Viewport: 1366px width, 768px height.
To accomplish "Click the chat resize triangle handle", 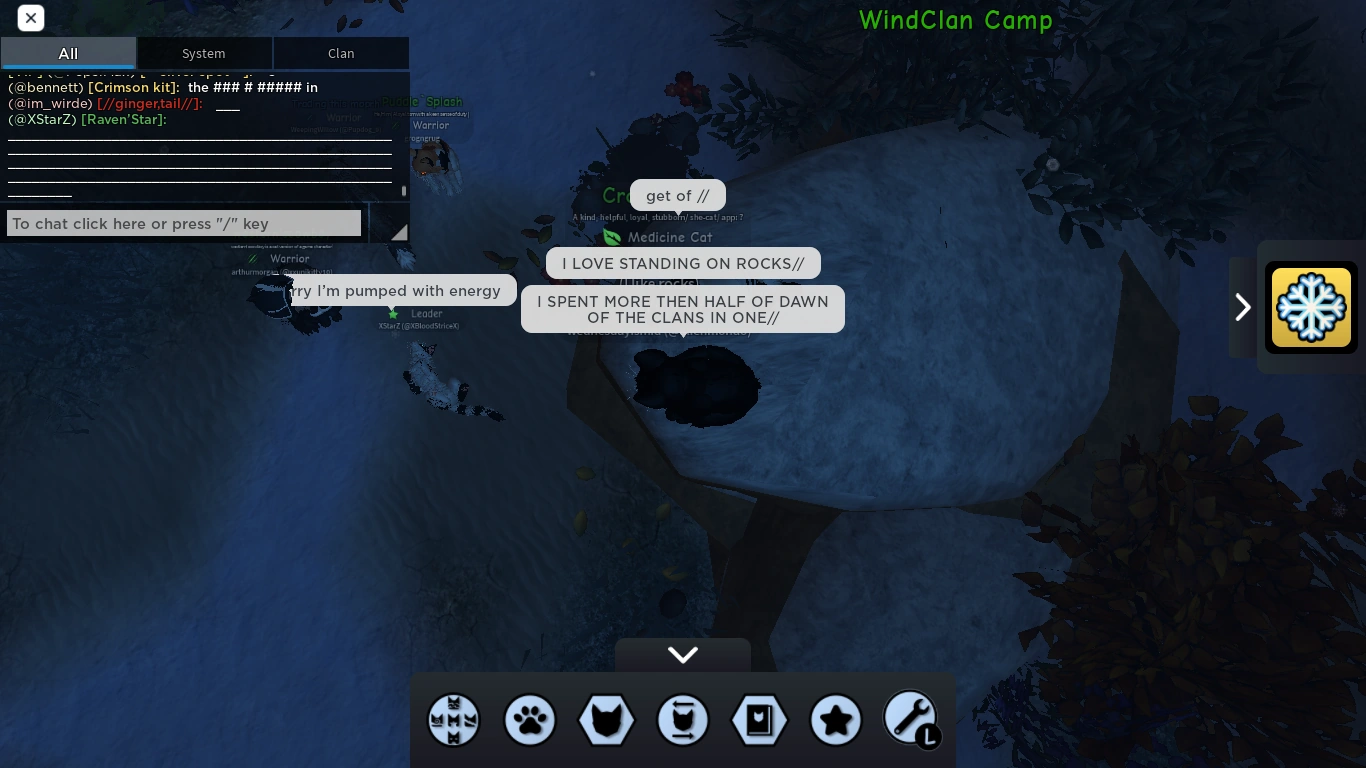I will coord(399,231).
